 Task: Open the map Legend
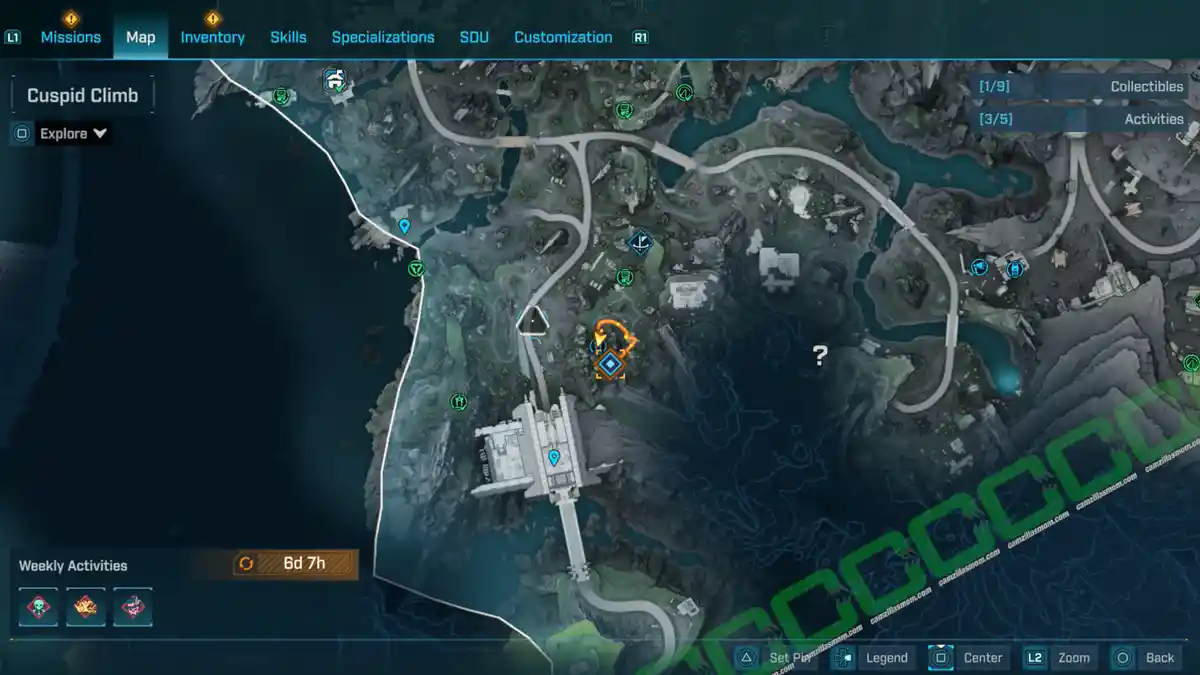click(x=874, y=658)
